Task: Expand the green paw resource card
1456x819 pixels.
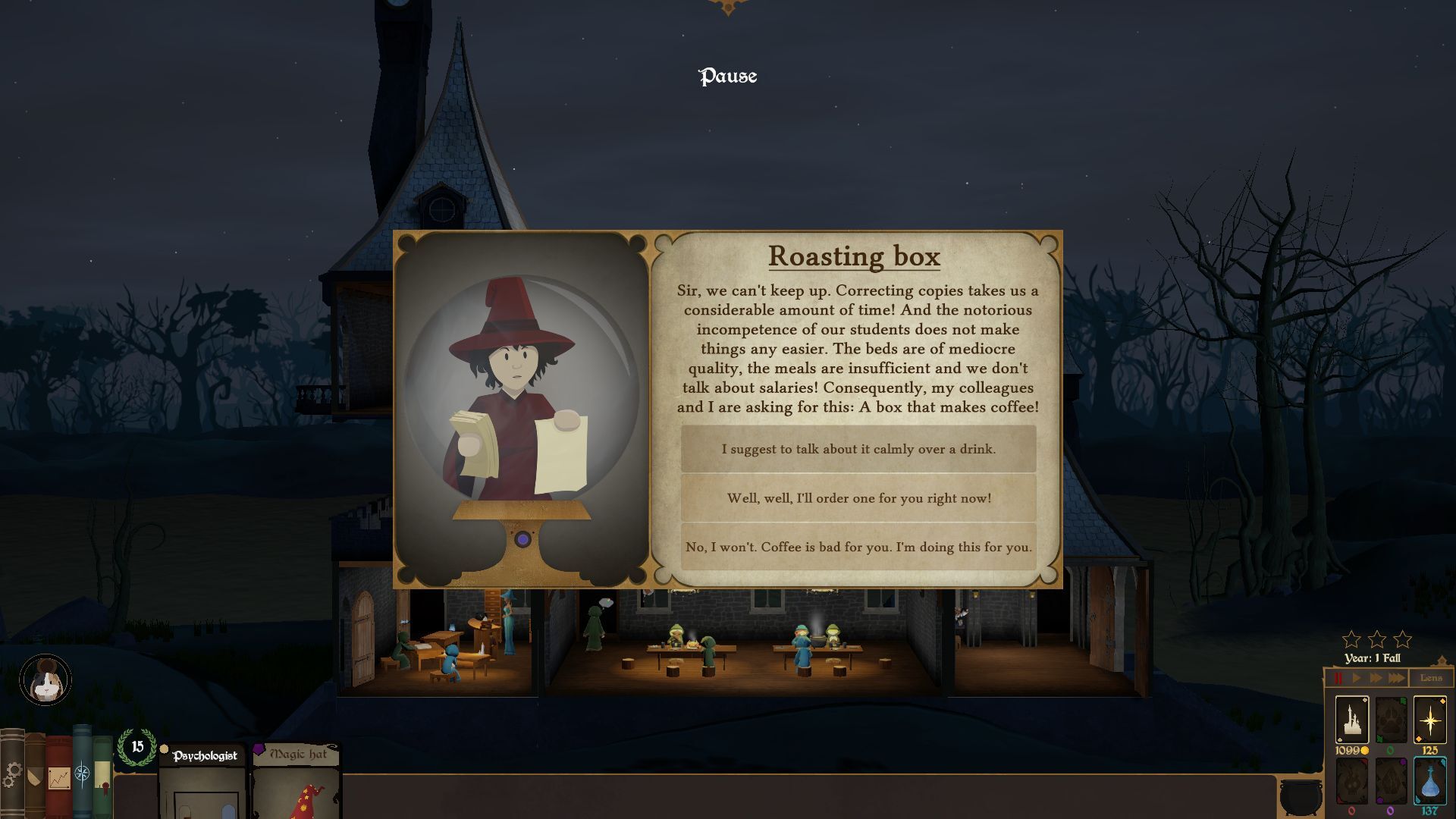Action: pos(1390,720)
